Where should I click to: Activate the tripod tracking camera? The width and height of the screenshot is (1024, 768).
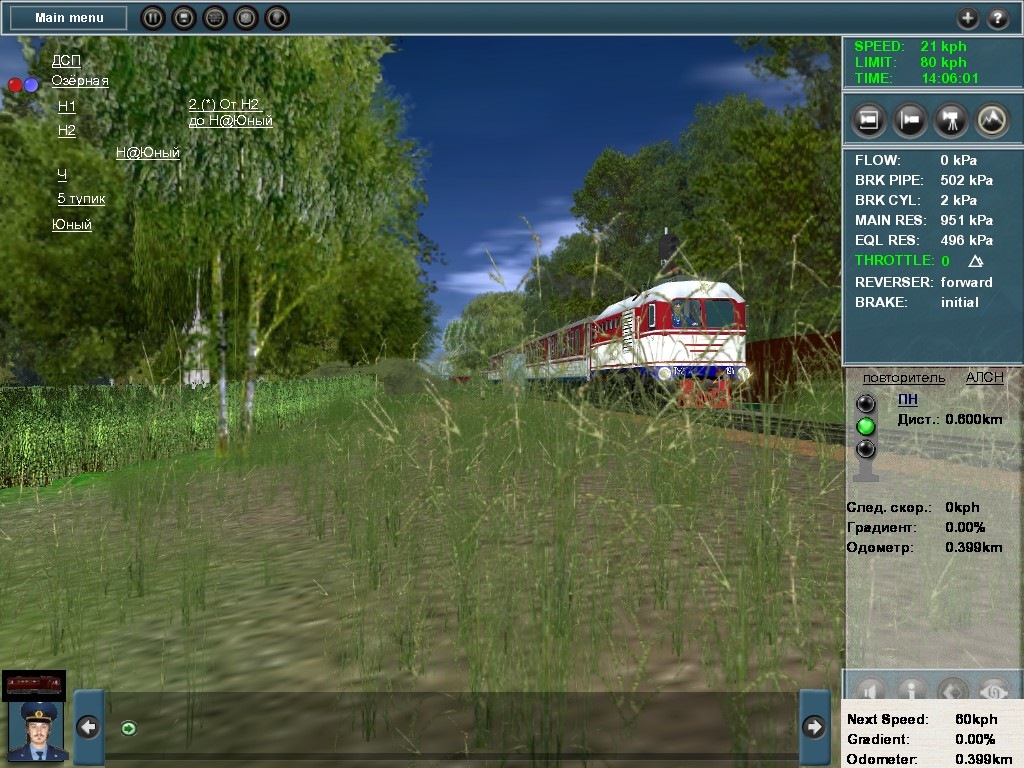(x=951, y=120)
